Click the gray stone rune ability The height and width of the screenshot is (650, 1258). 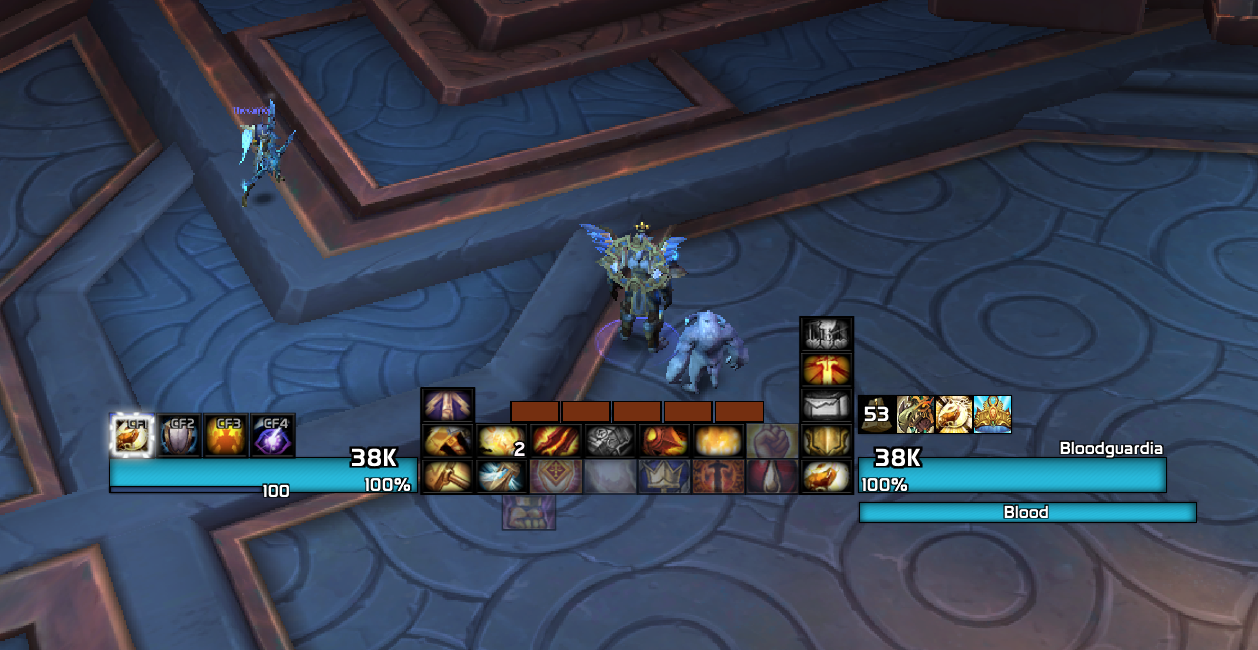click(x=608, y=441)
